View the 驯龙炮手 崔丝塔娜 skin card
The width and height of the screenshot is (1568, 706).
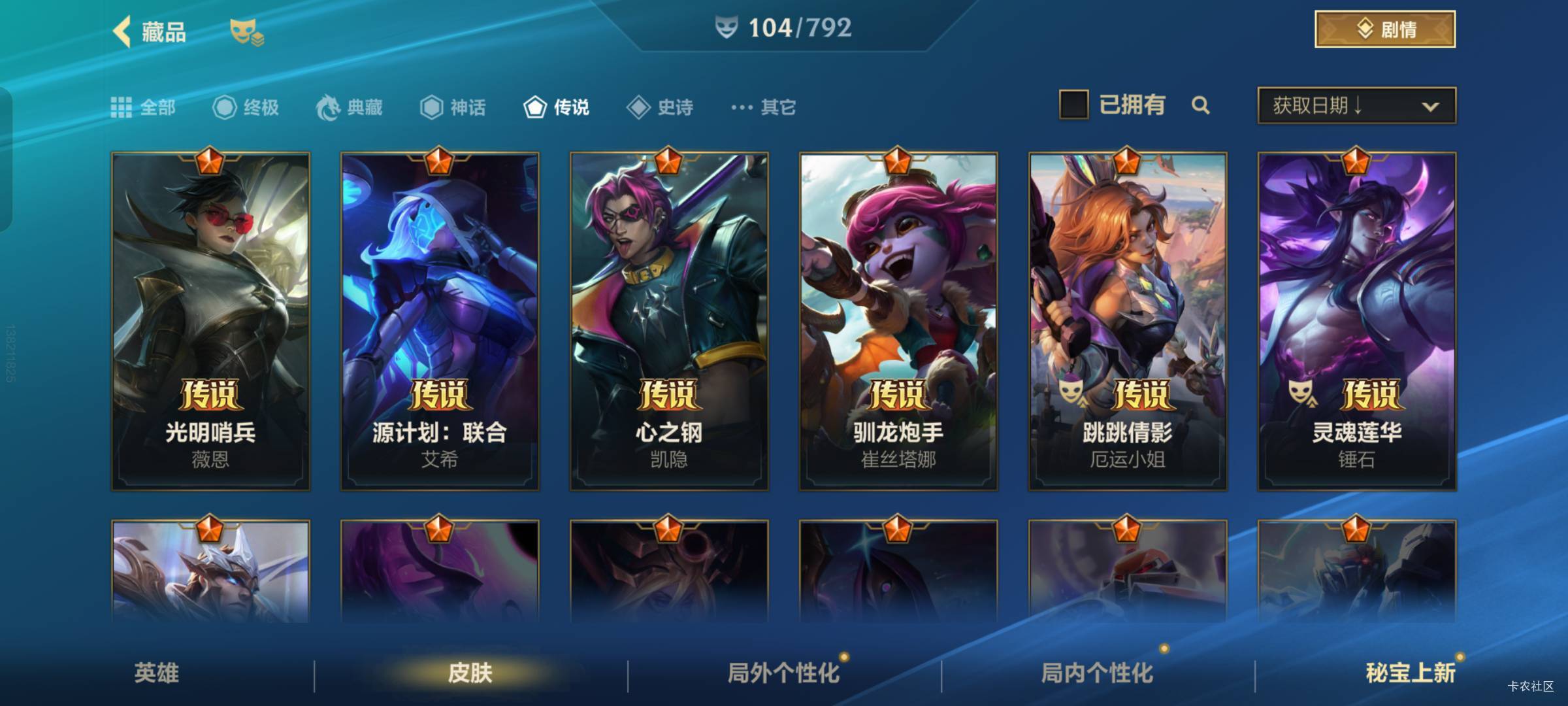[898, 321]
